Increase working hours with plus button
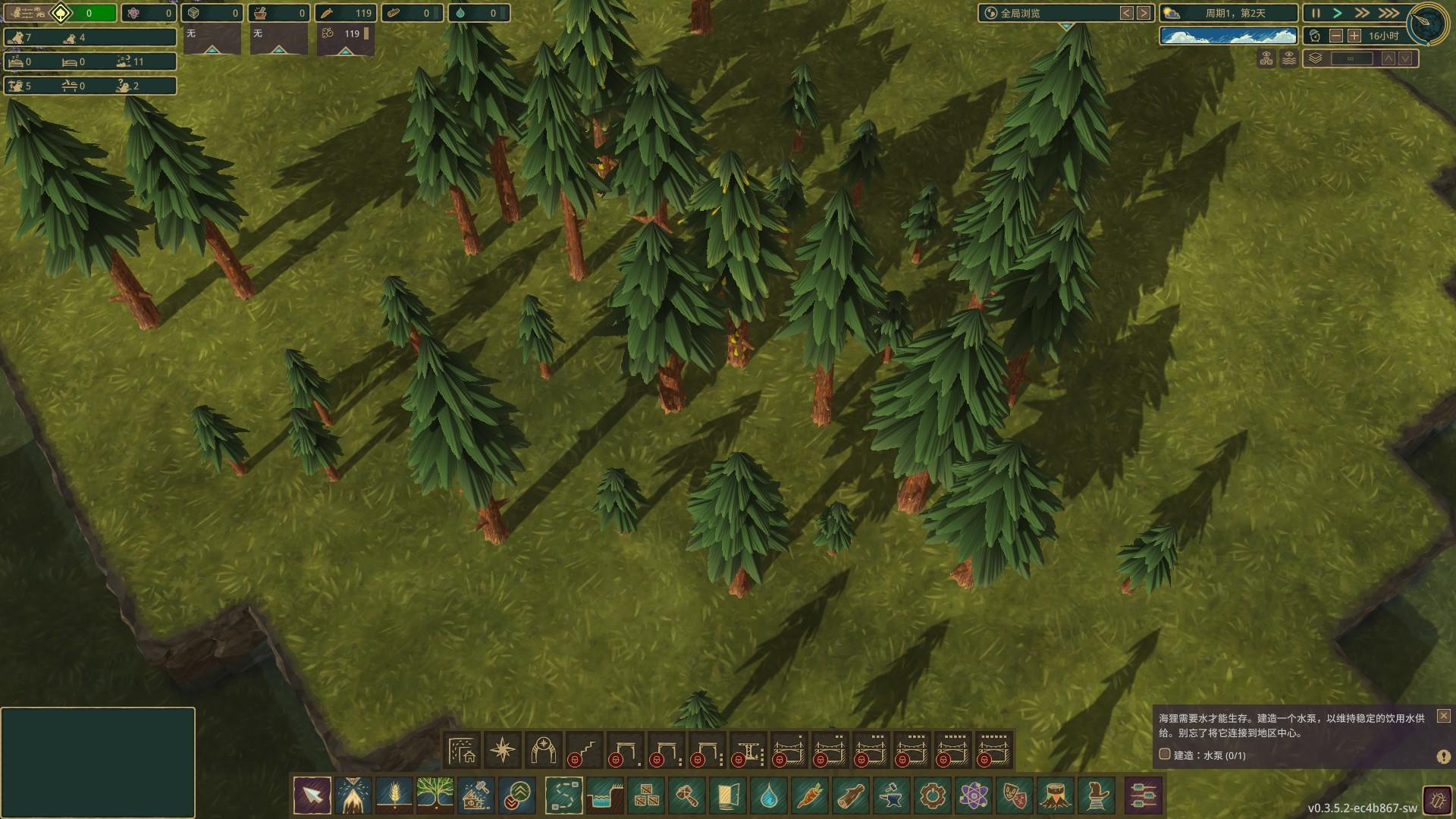 point(1354,36)
